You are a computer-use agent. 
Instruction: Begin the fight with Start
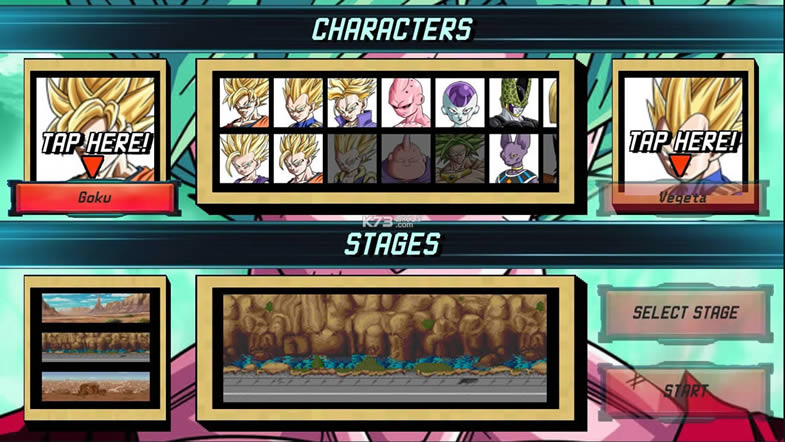coord(685,389)
